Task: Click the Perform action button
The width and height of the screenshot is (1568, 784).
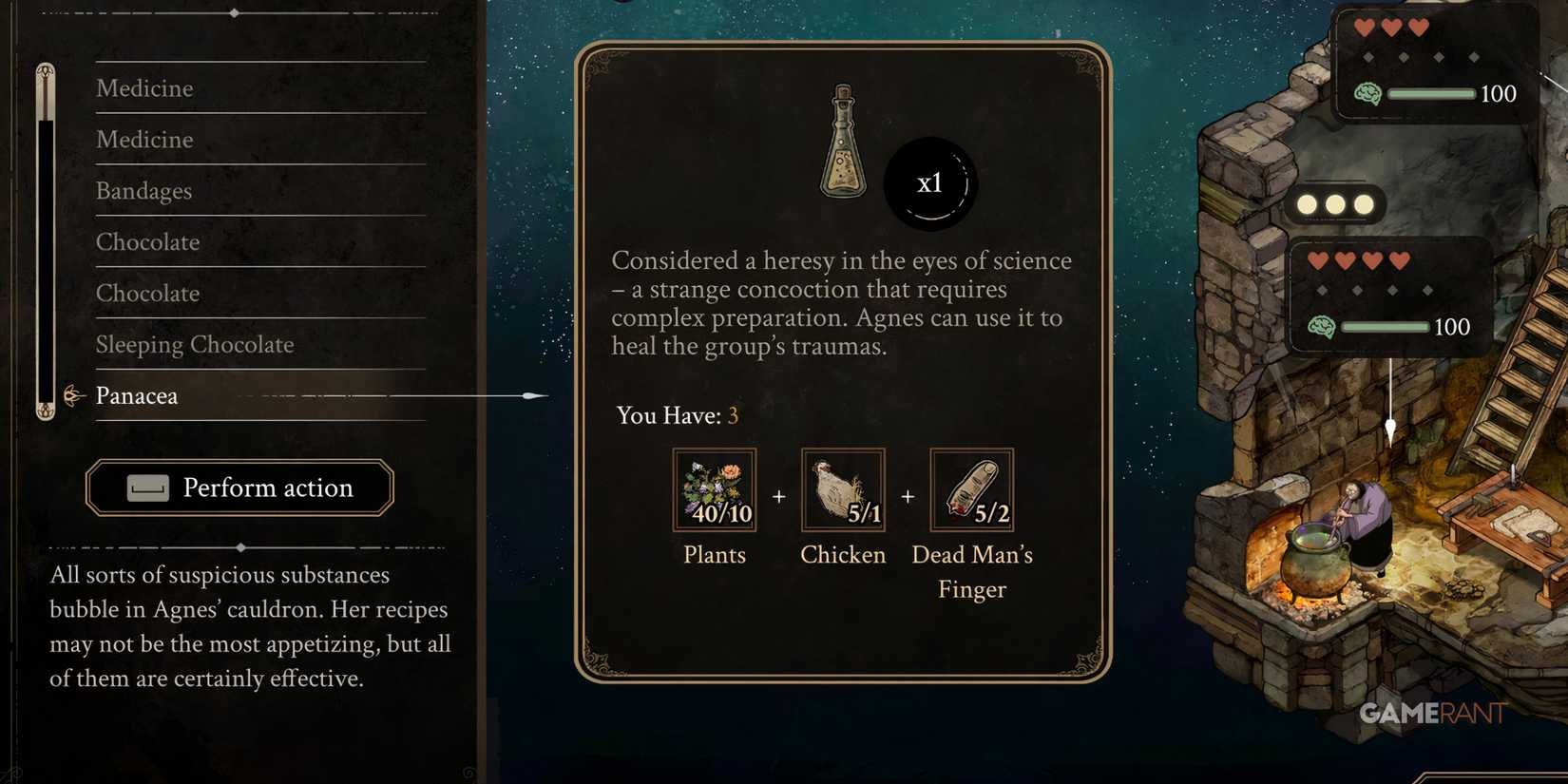Action: pyautogui.click(x=239, y=488)
